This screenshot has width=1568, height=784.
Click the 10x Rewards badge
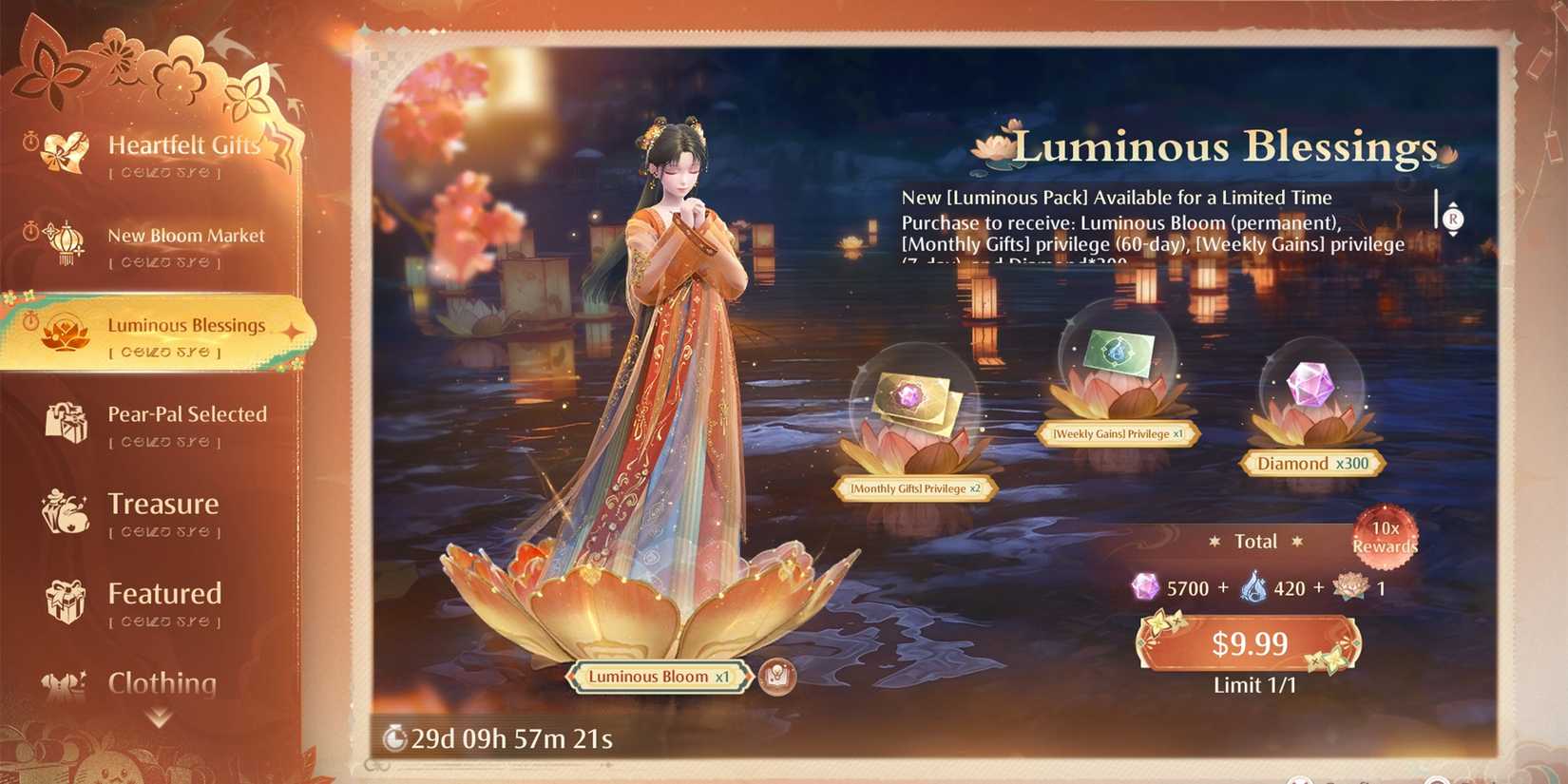1384,535
